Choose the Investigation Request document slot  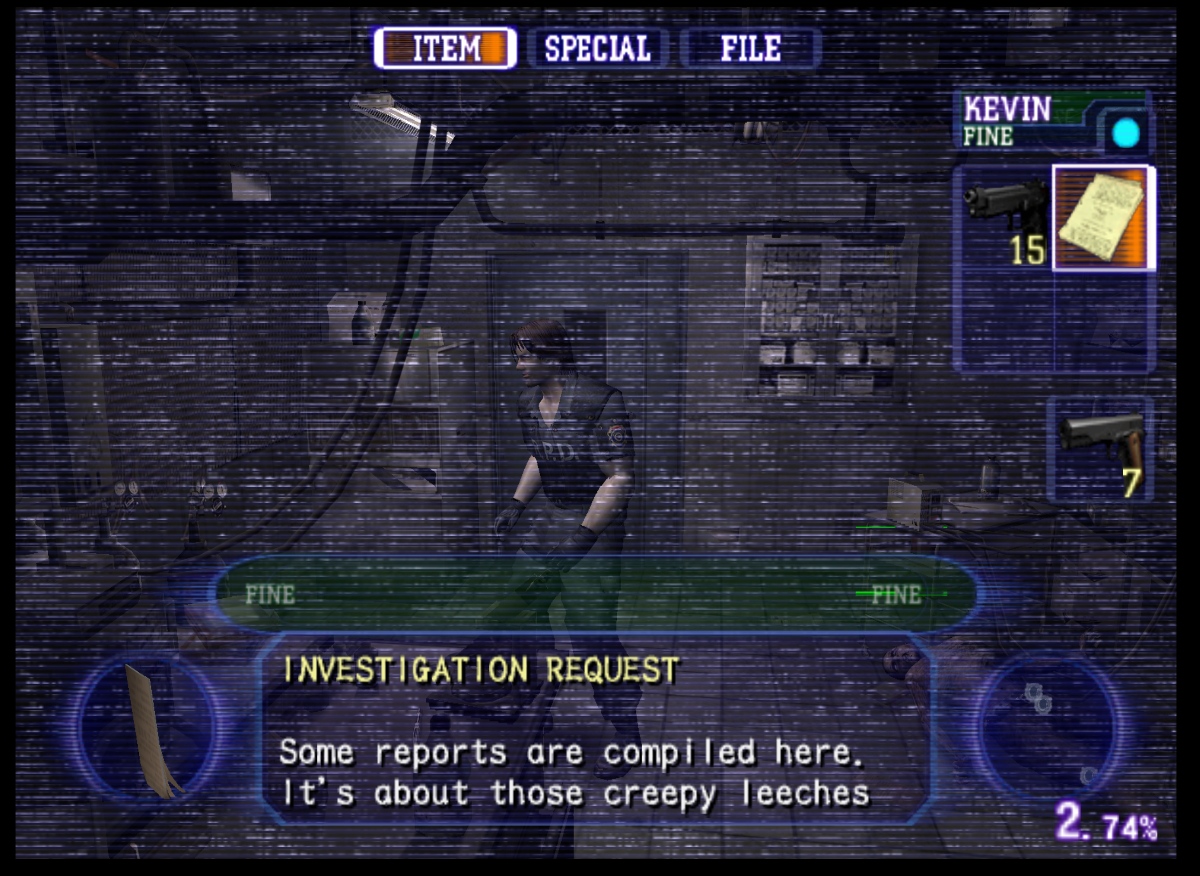click(x=1103, y=218)
